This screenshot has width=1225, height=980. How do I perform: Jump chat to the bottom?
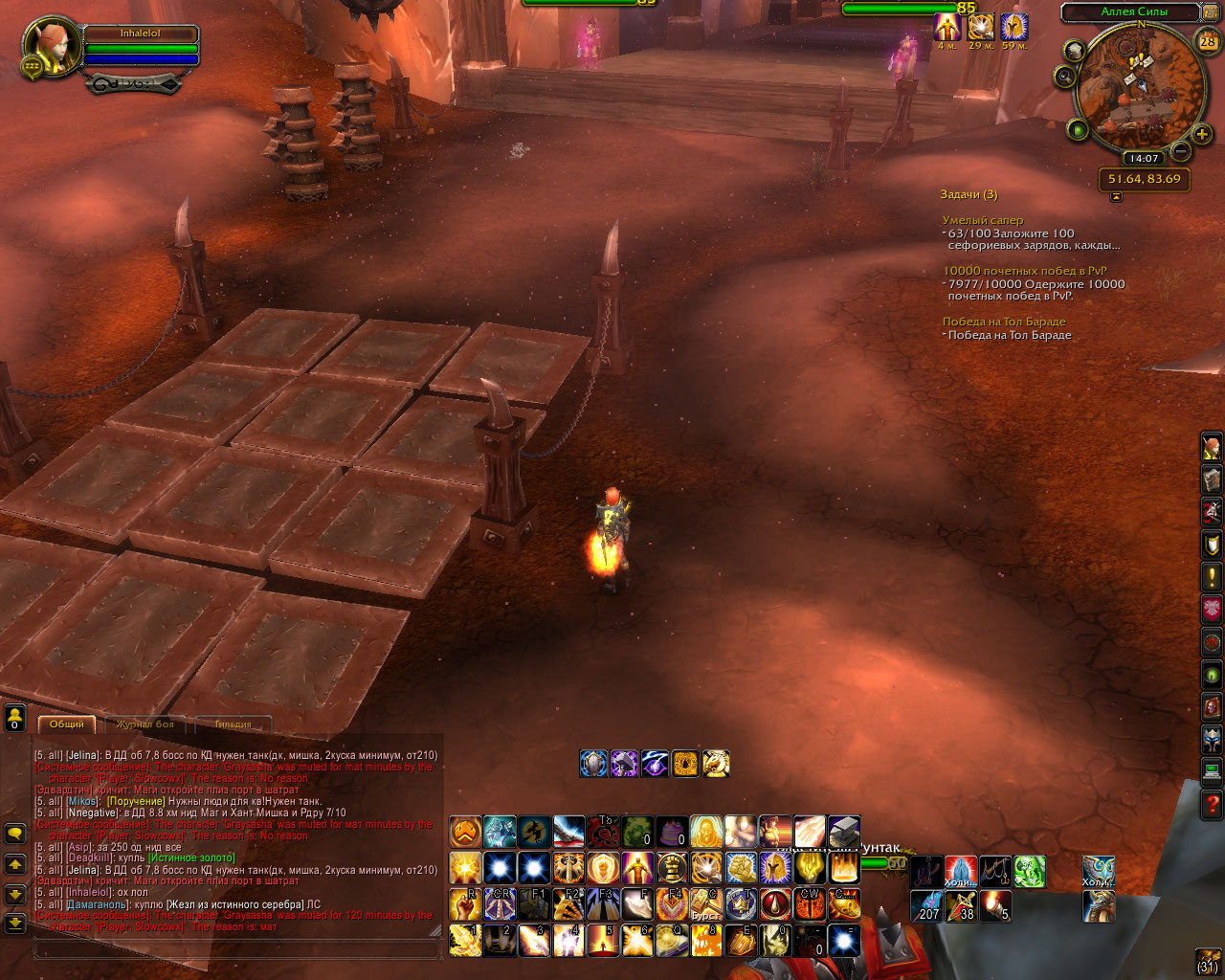[15, 924]
